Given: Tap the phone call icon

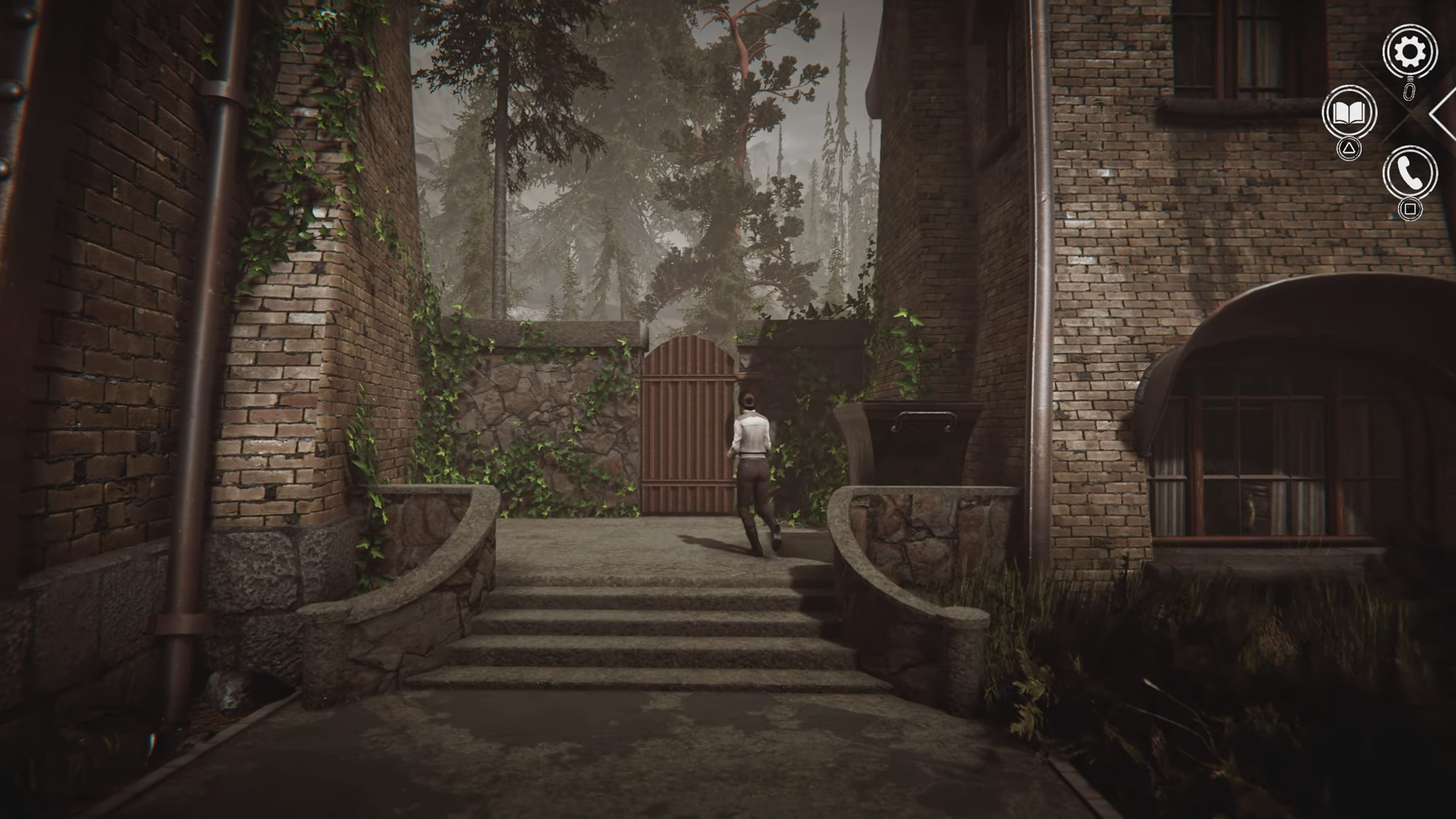Looking at the screenshot, I should pyautogui.click(x=1410, y=174).
